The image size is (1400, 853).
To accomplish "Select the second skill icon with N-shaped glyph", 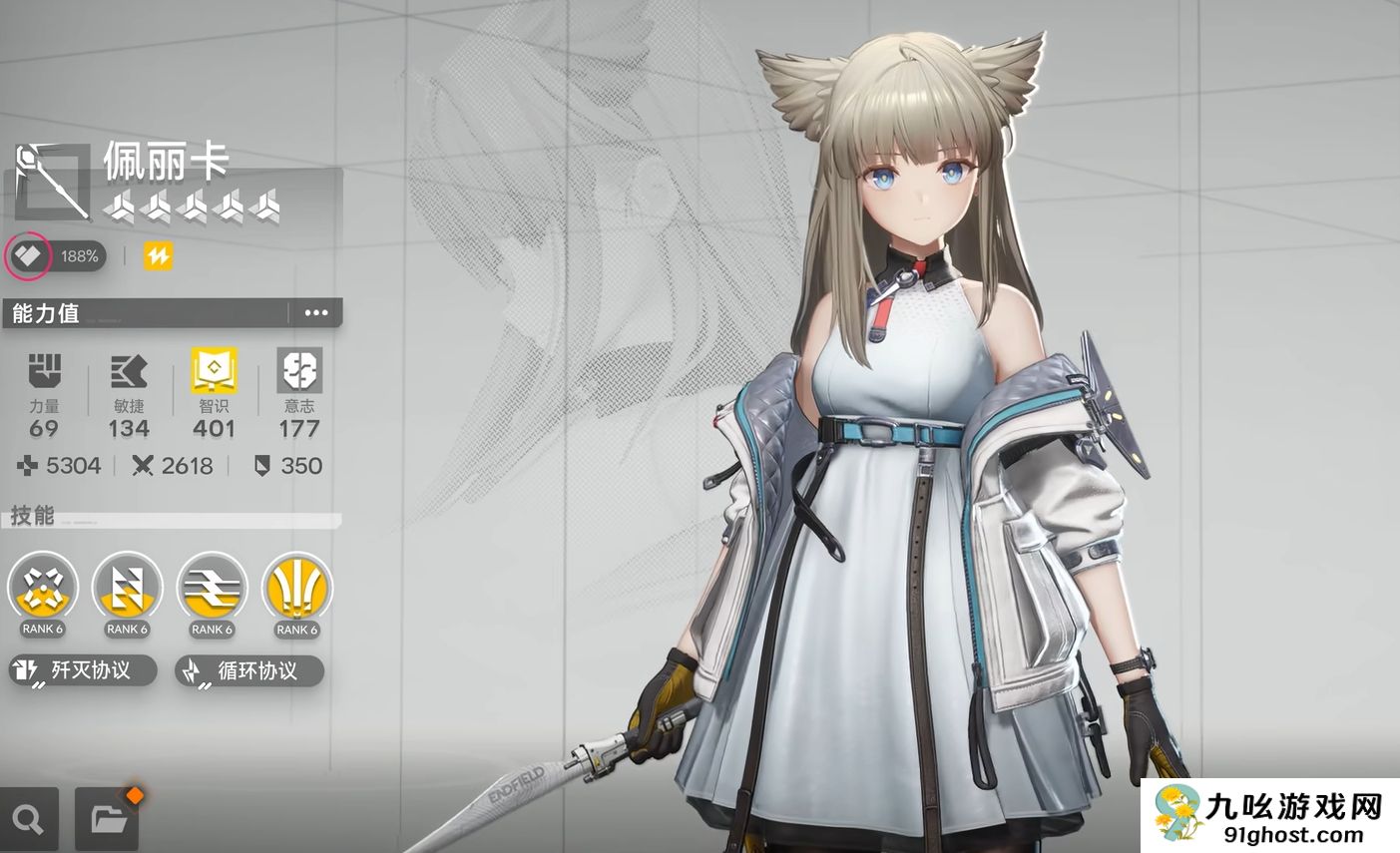I will (127, 587).
